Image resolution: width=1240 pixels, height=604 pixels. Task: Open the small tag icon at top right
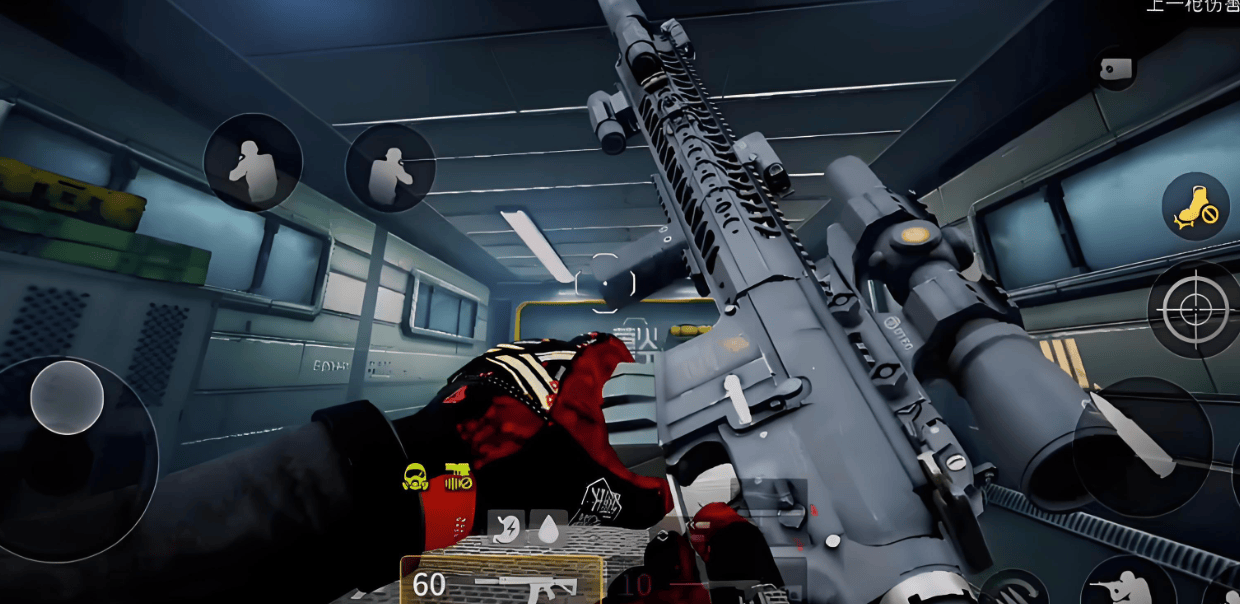[1115, 68]
